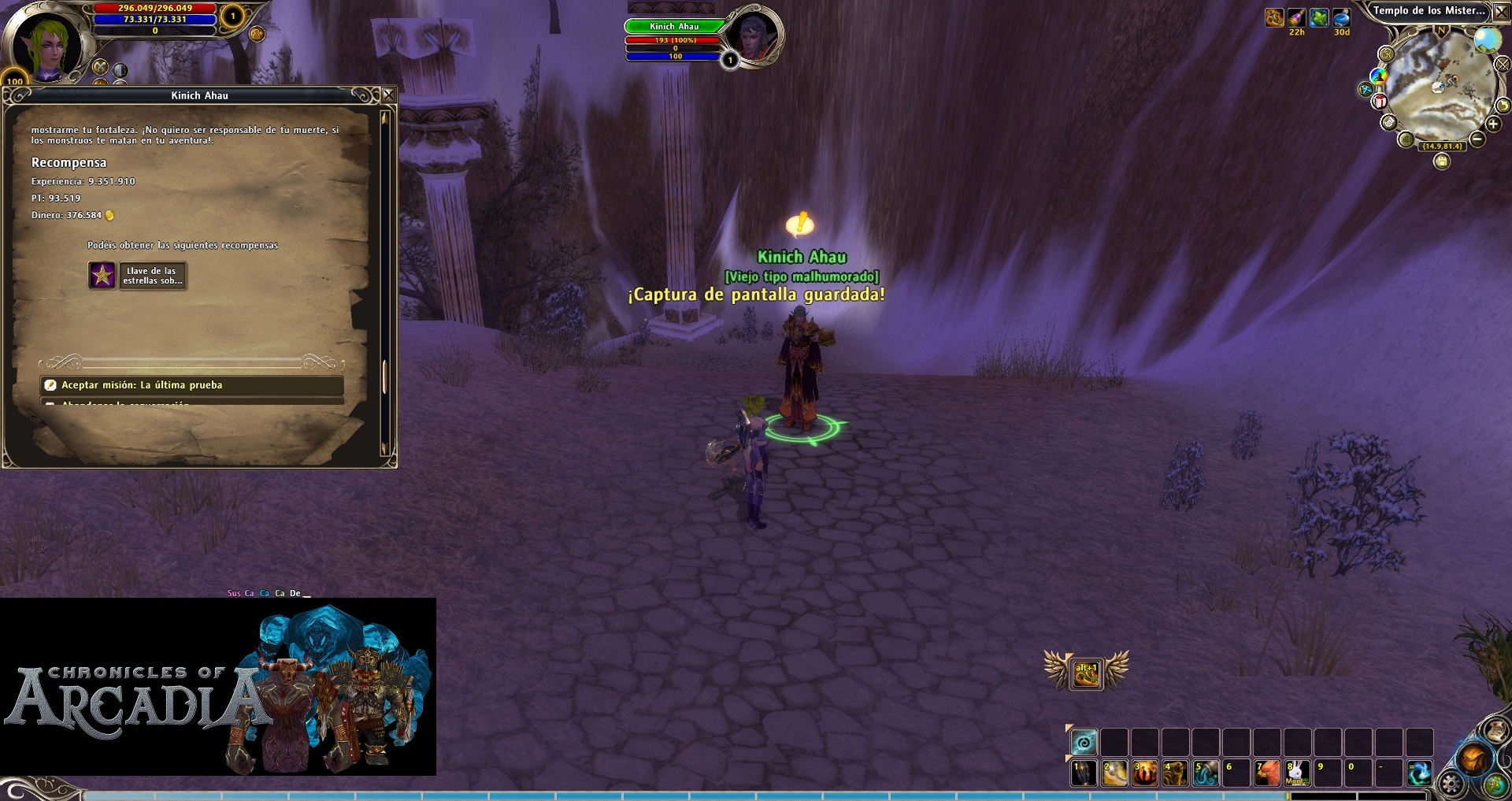Use the white rabbit mount in slot 8
The height and width of the screenshot is (801, 1512).
1298,773
